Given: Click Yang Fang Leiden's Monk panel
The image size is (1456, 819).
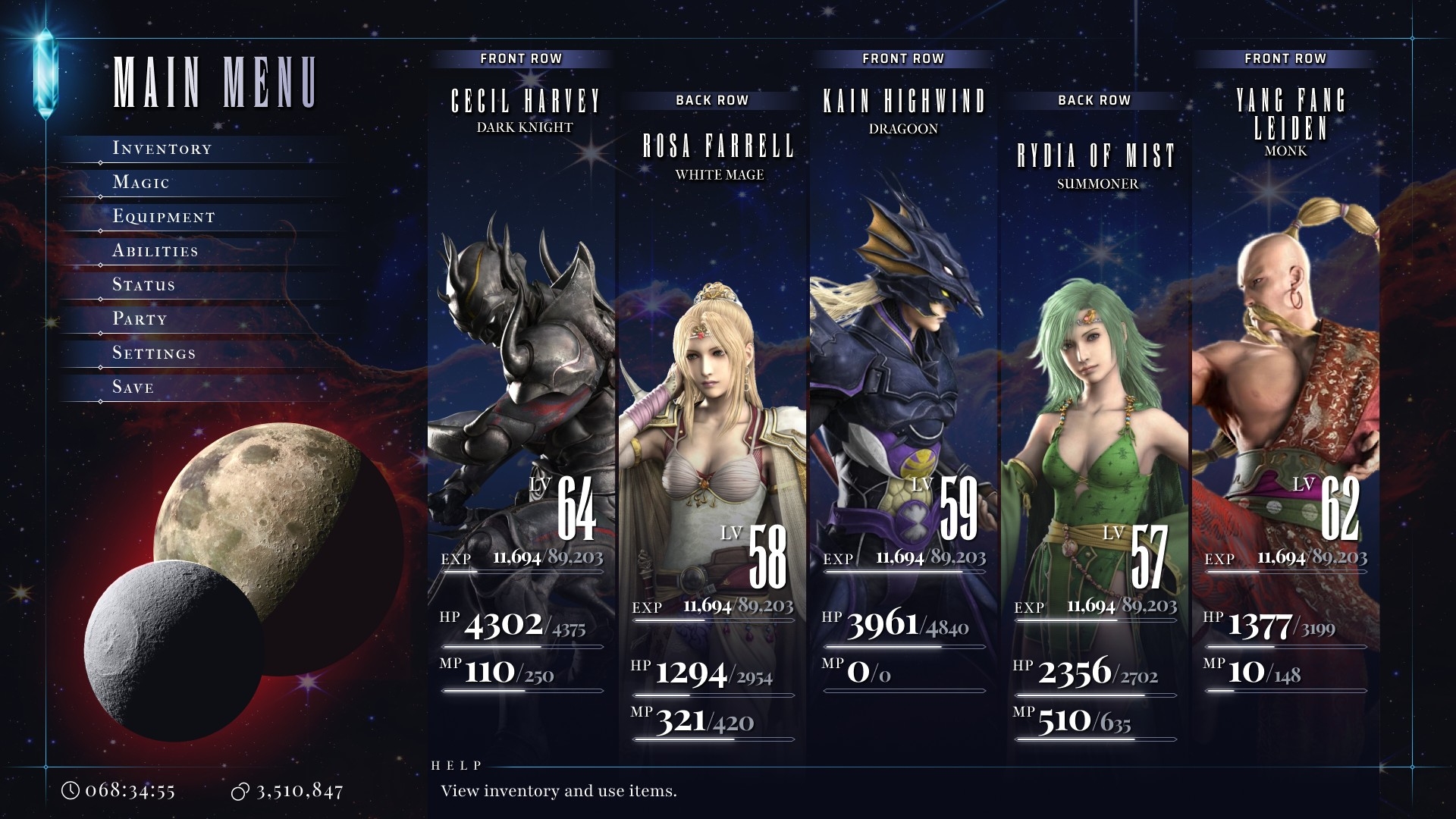Looking at the screenshot, I should [1286, 379].
